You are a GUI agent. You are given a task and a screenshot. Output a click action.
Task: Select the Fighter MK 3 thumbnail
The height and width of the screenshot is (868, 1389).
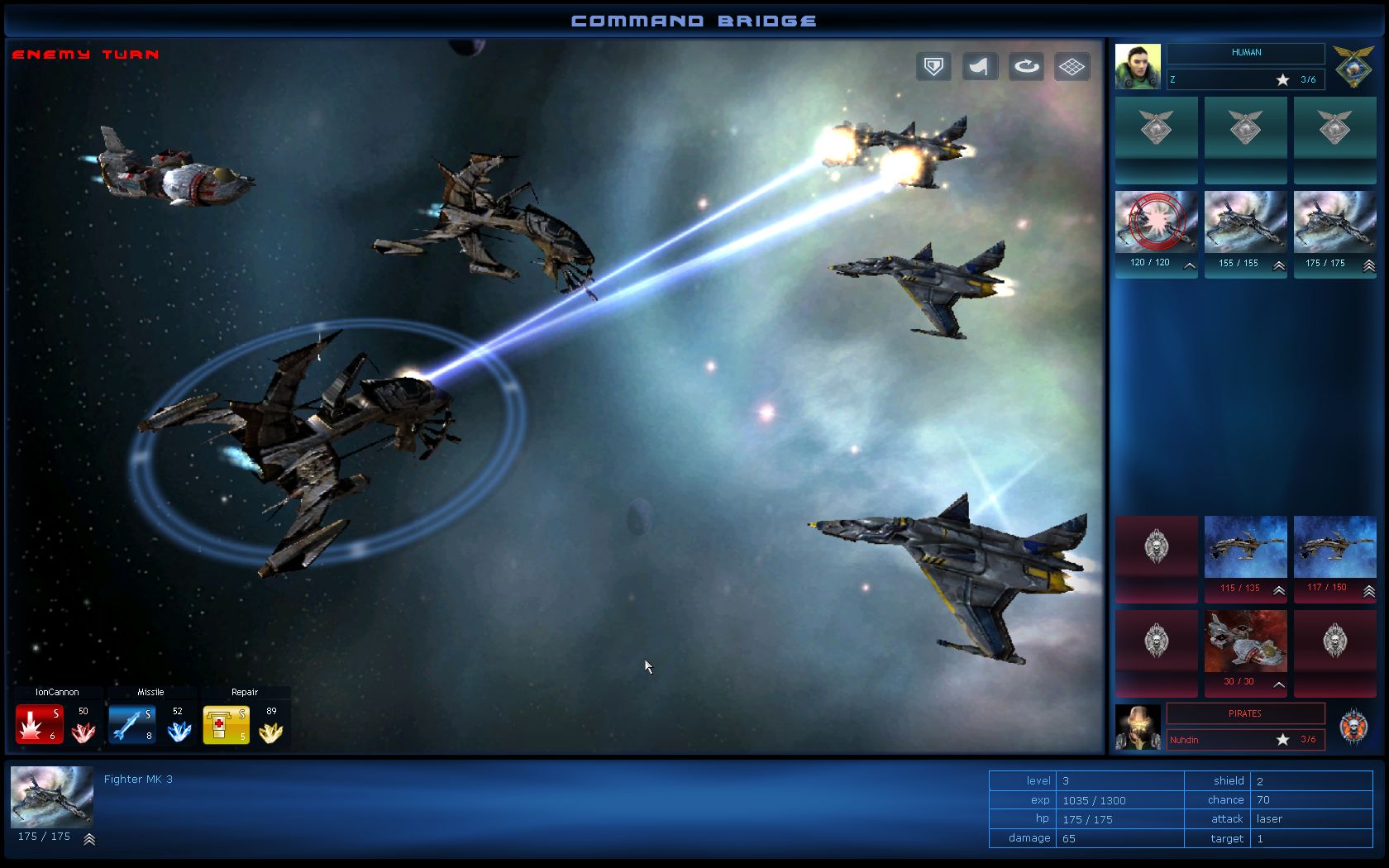tap(51, 797)
